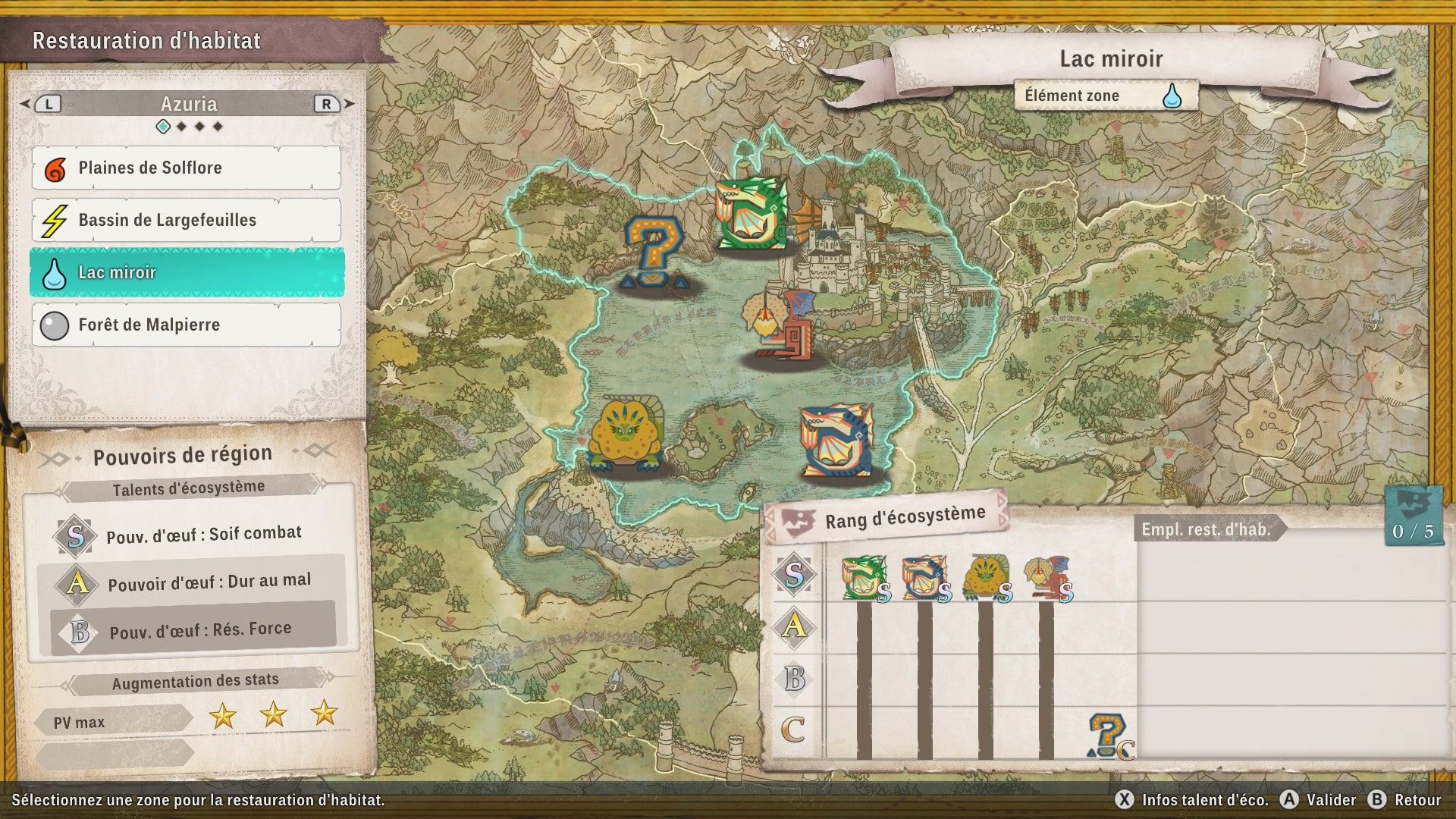Viewport: 1456px width, 819px height.
Task: Pick the yellow toad monster on the map
Action: pos(626,435)
